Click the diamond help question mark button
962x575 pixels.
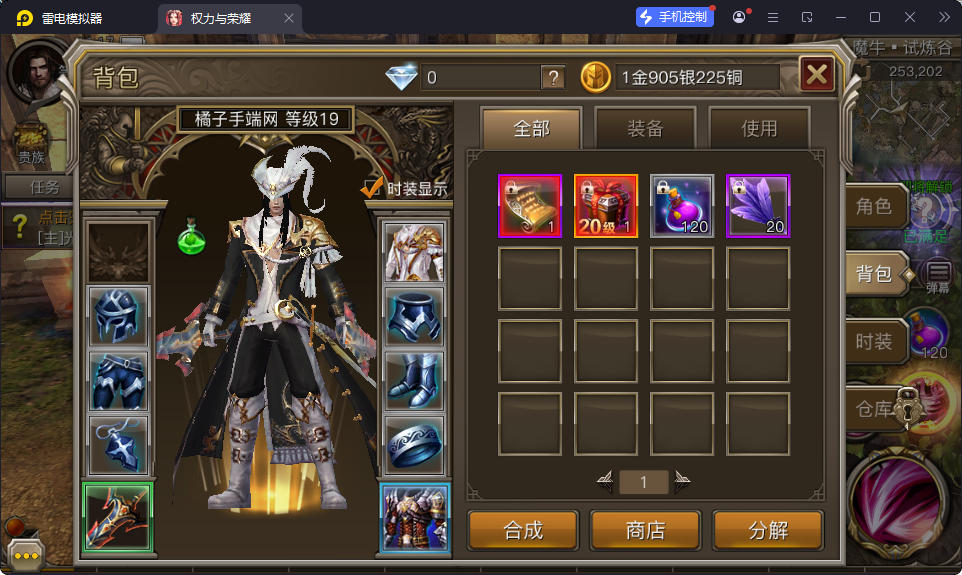pos(553,77)
